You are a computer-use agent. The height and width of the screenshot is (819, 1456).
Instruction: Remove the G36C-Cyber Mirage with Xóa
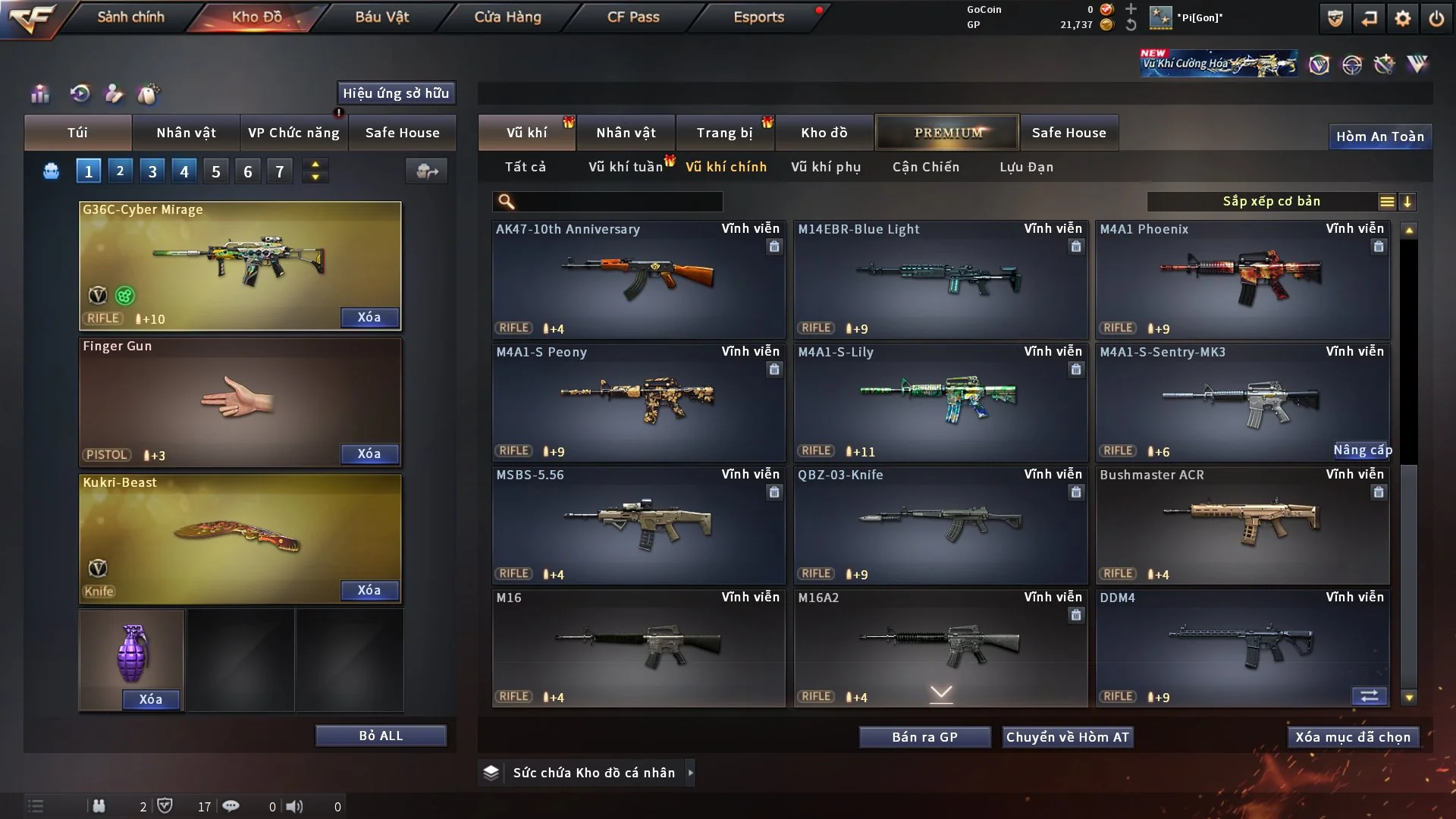click(369, 317)
